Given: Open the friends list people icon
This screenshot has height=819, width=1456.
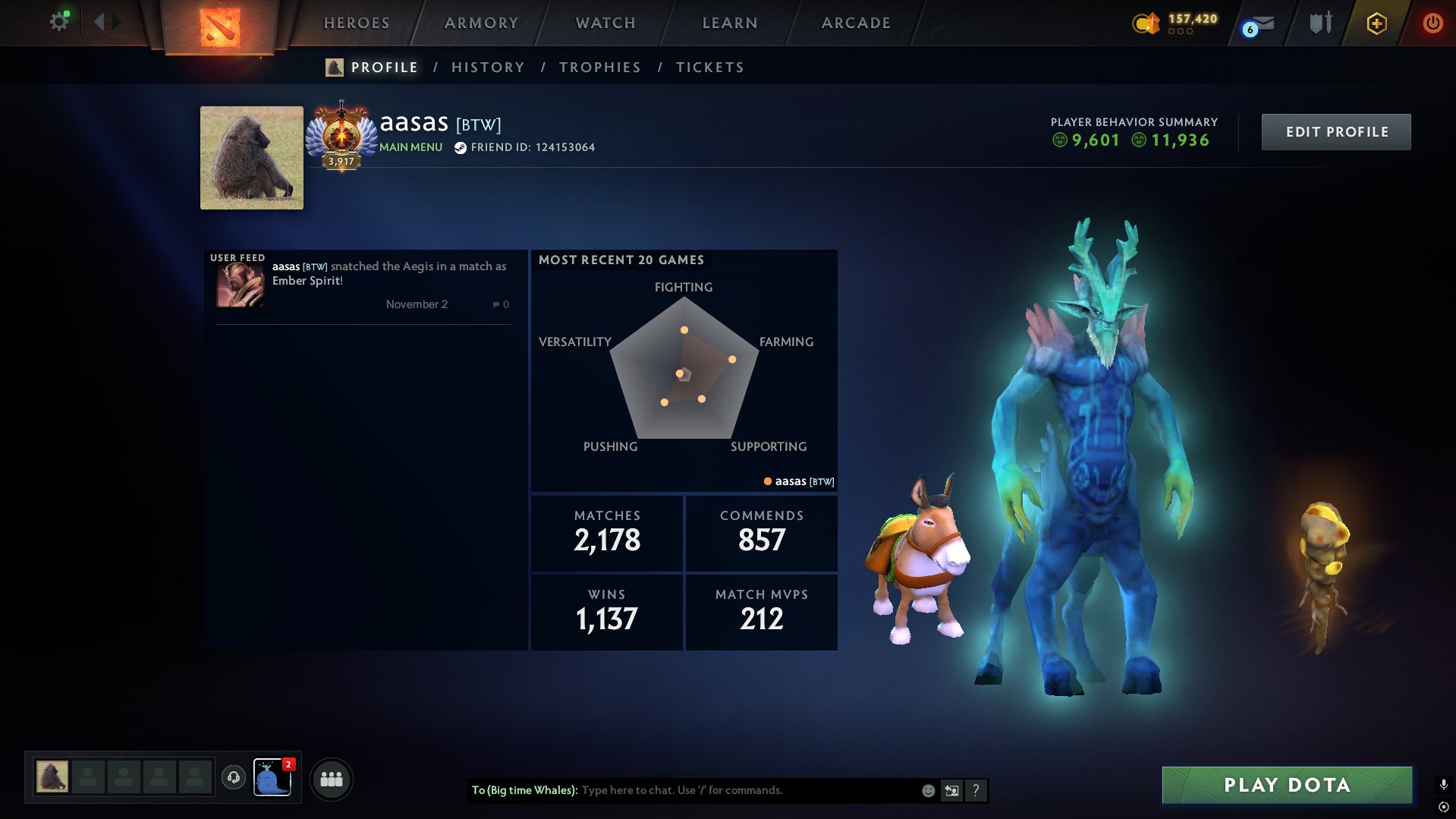Looking at the screenshot, I should (x=332, y=778).
